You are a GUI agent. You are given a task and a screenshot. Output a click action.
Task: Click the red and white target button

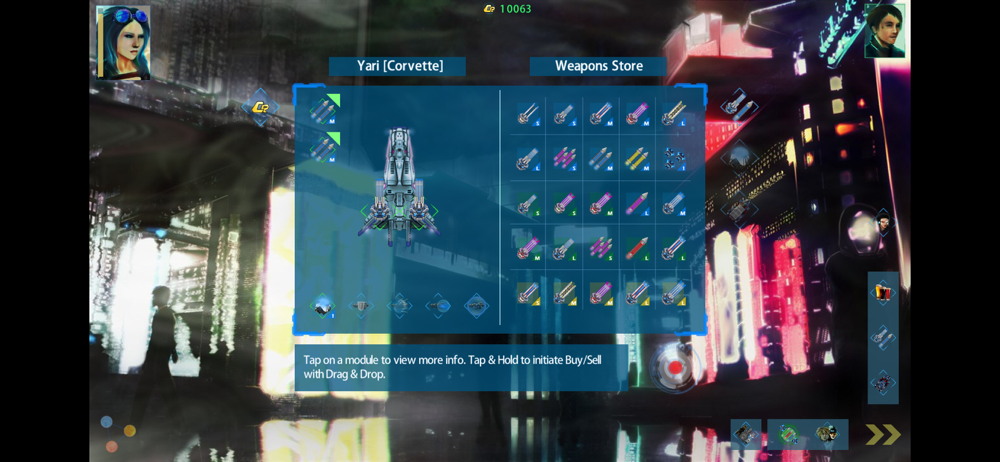[x=675, y=367]
